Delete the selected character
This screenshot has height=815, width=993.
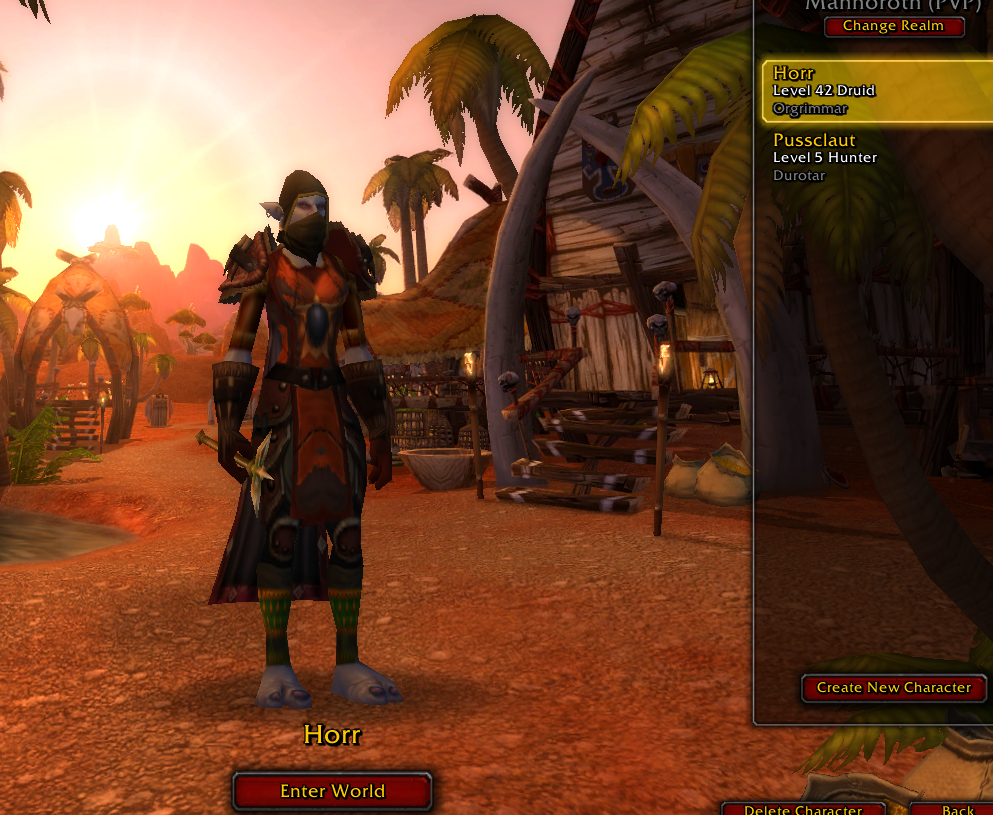click(x=803, y=808)
